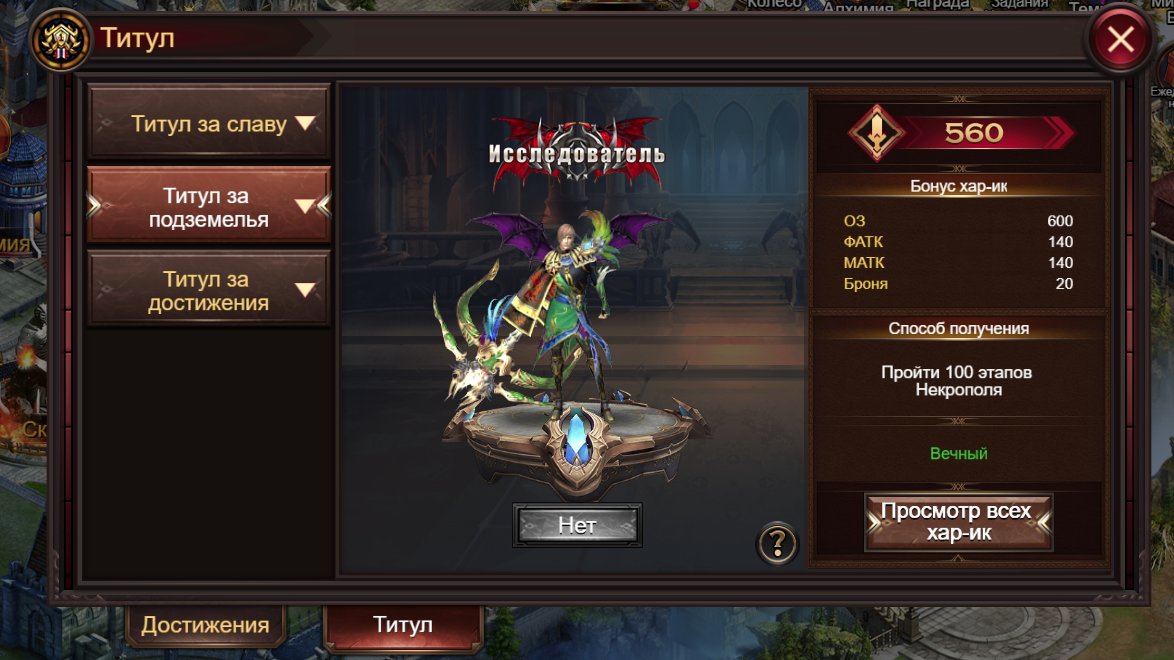Expand the Титул за славу category
Screen dimensions: 1174x660
(x=209, y=124)
